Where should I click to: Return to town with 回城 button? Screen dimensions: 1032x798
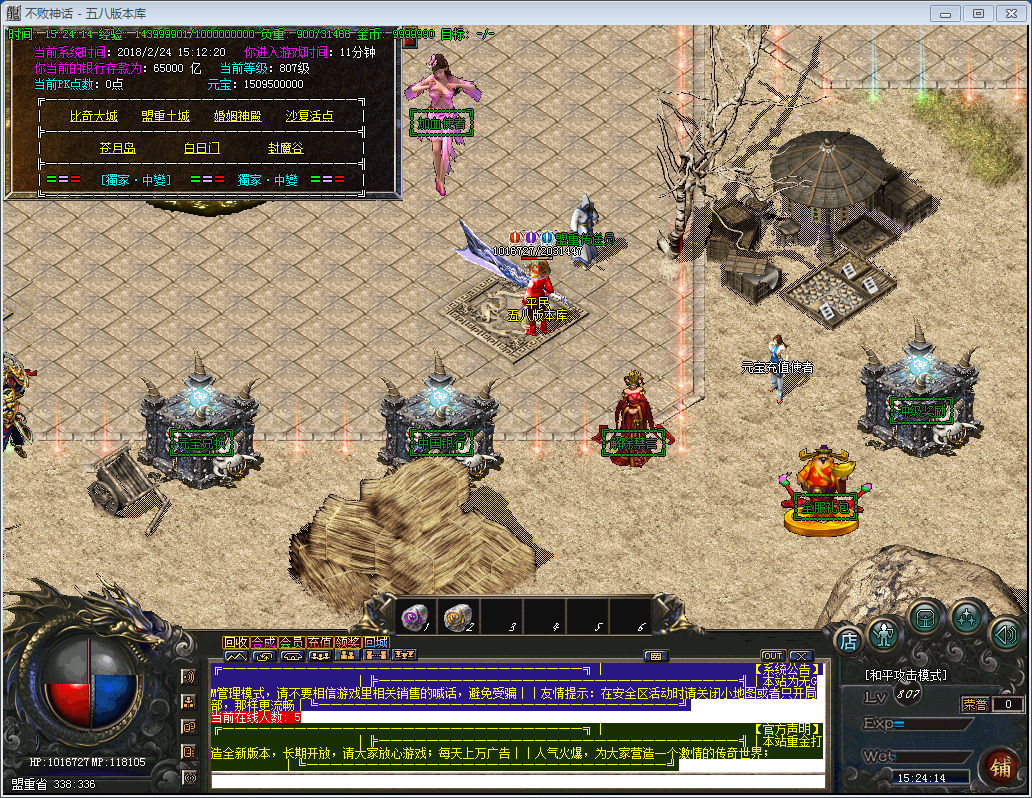376,642
